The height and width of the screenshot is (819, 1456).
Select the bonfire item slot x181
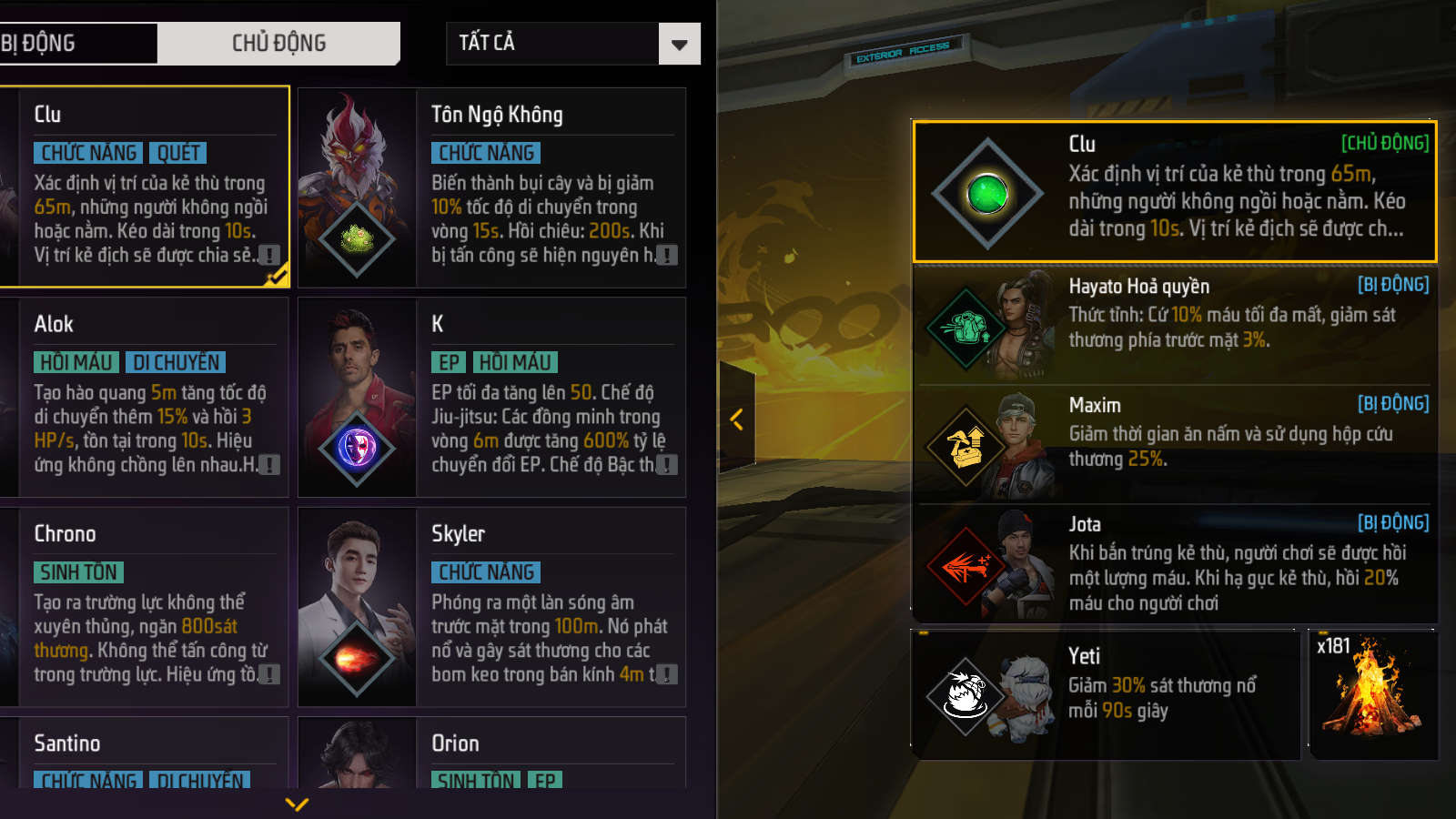click(1372, 693)
